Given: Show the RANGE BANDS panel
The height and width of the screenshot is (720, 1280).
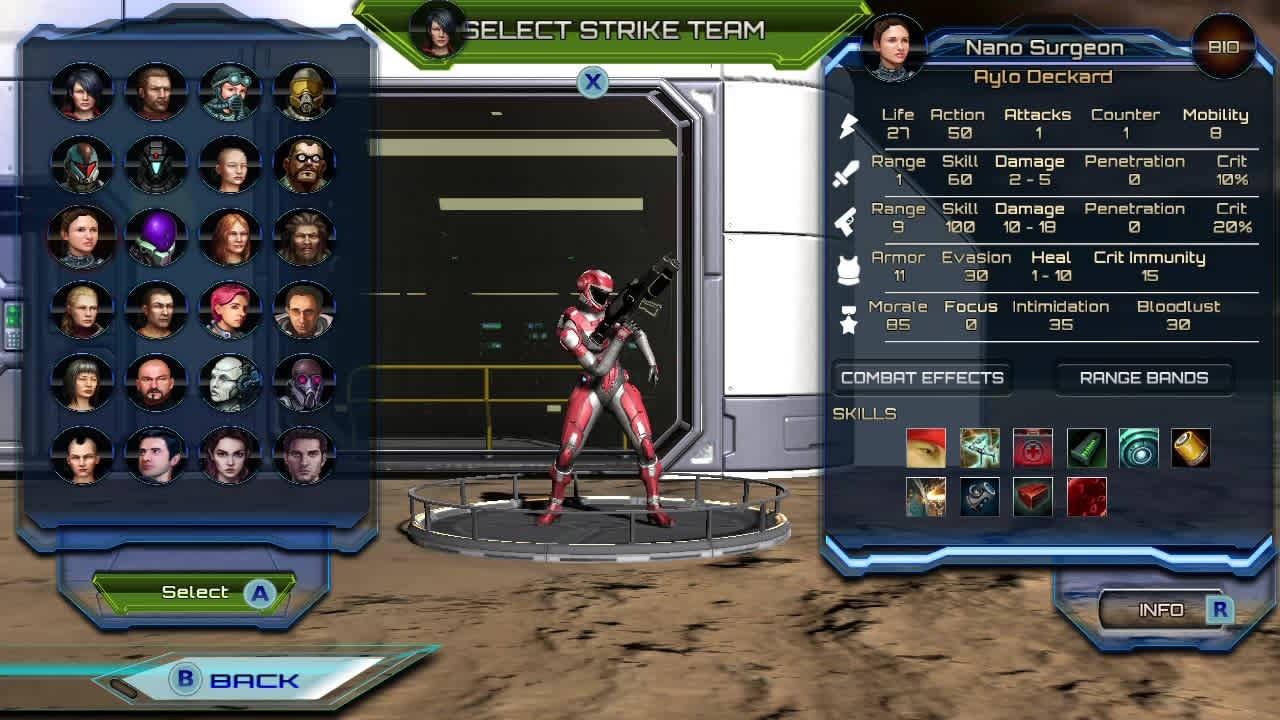Looking at the screenshot, I should click(x=1144, y=378).
